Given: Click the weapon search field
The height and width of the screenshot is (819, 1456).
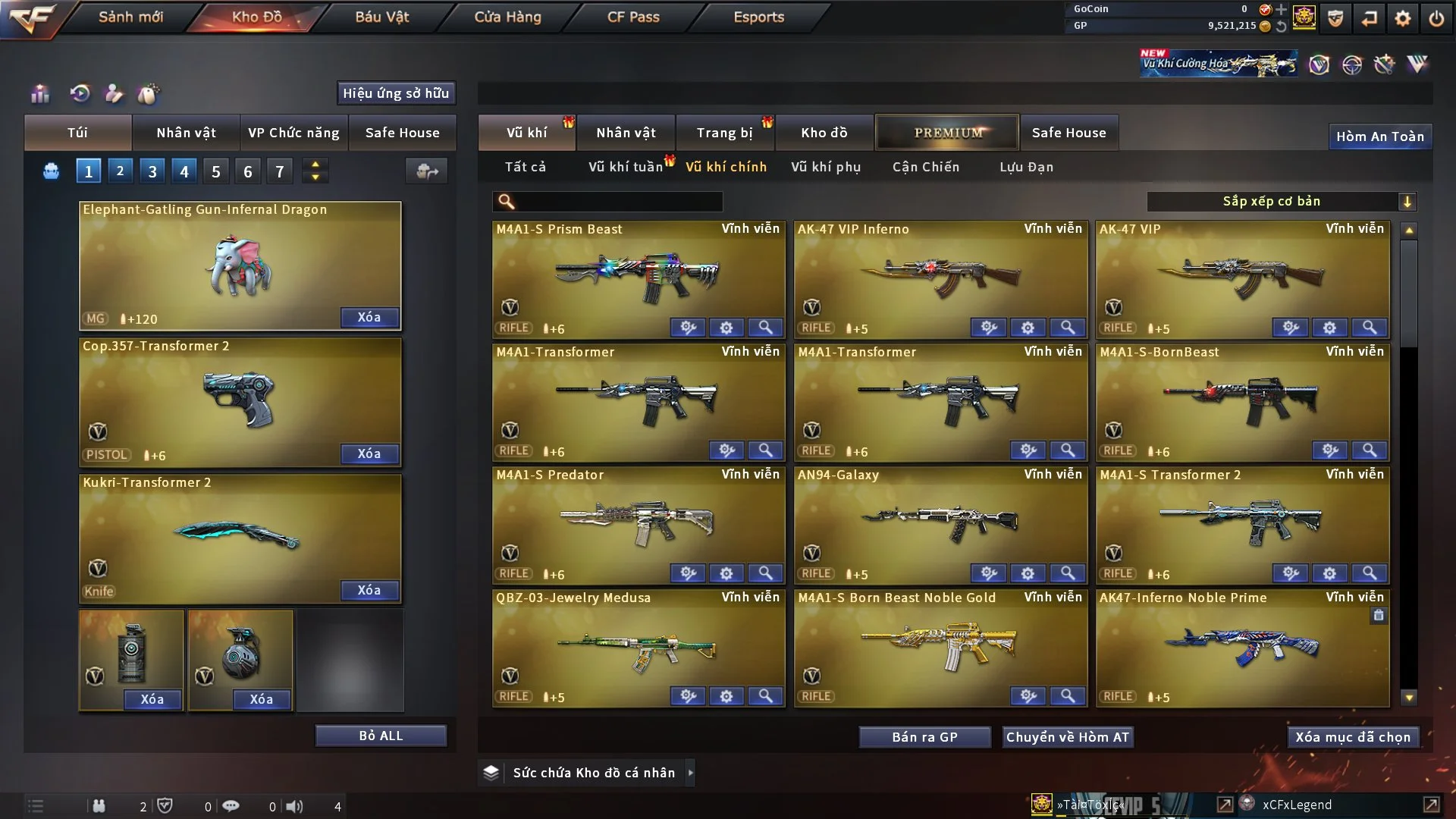Looking at the screenshot, I should (x=618, y=202).
